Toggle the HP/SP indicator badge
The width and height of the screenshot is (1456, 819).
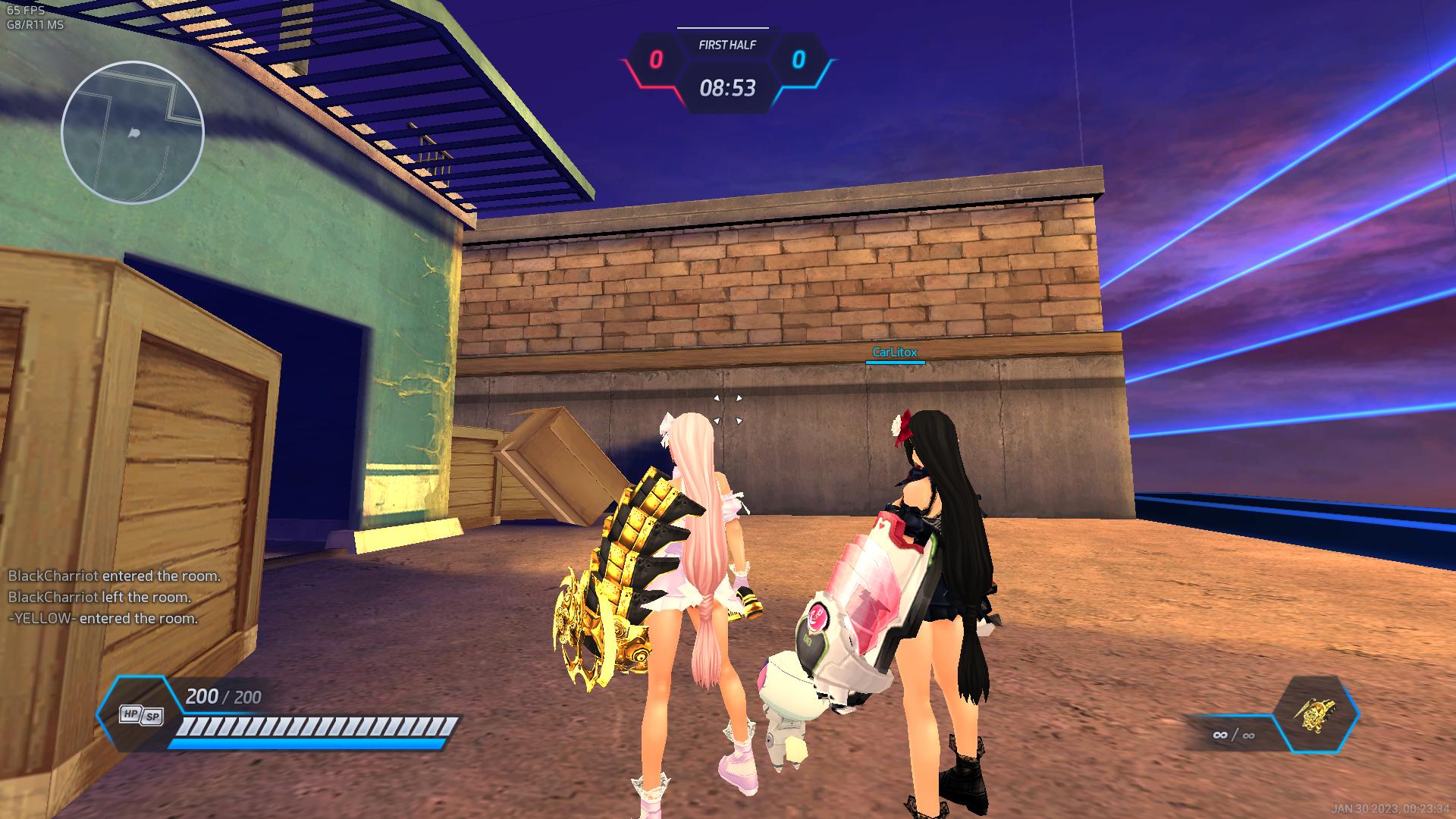click(141, 714)
